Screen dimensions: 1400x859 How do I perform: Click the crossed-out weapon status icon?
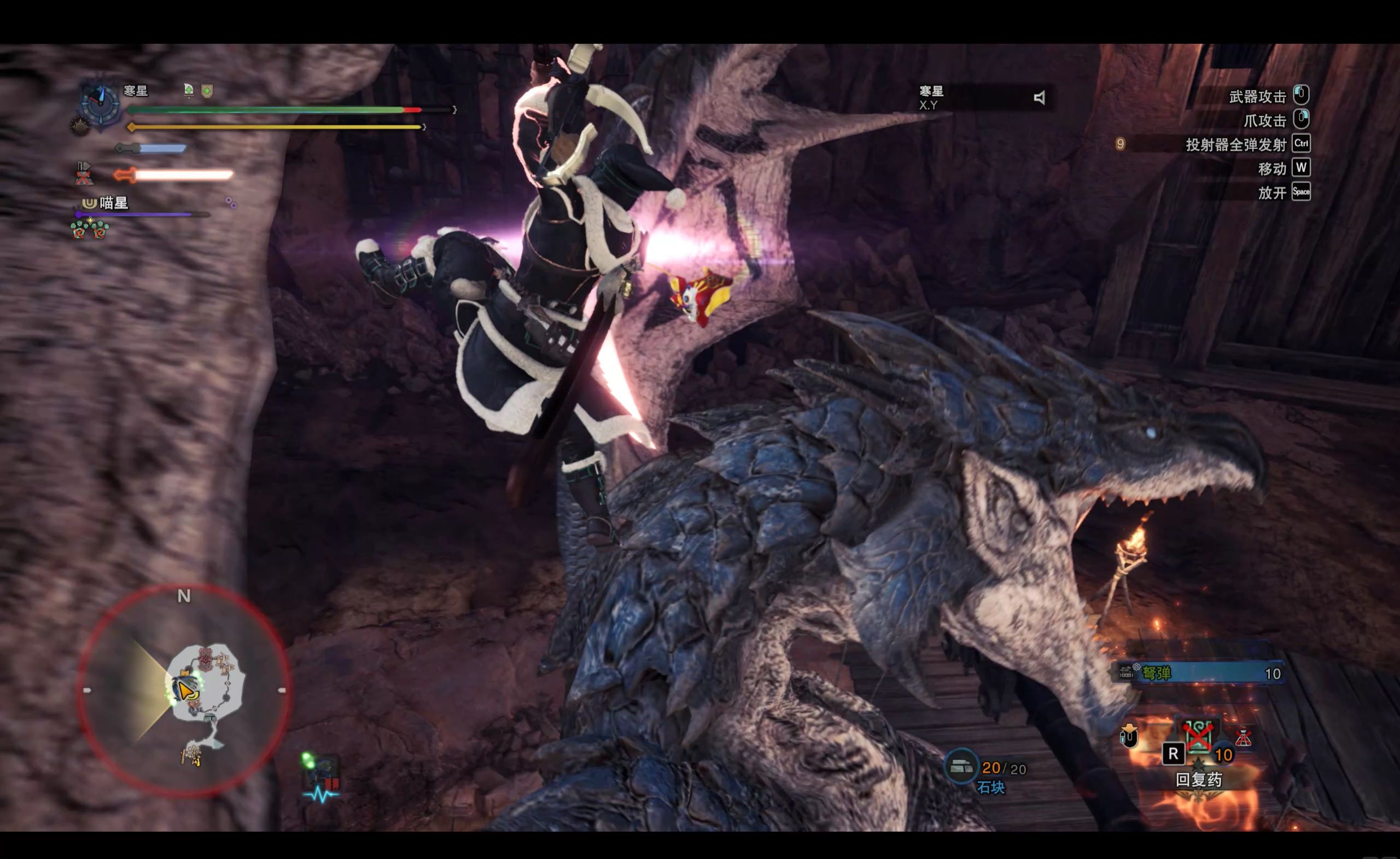pos(84,173)
